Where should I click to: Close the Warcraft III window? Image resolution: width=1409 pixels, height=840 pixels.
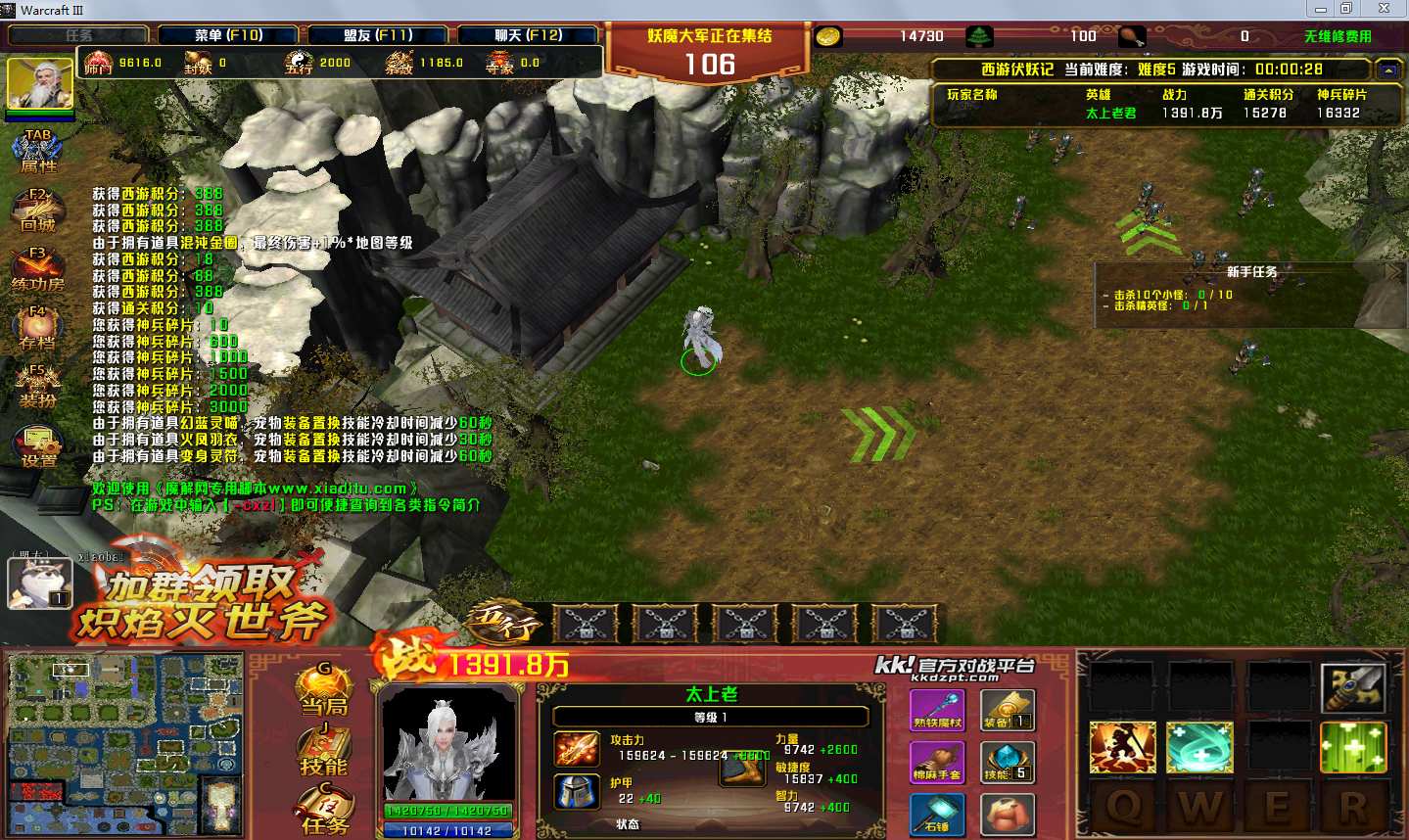[x=1384, y=9]
